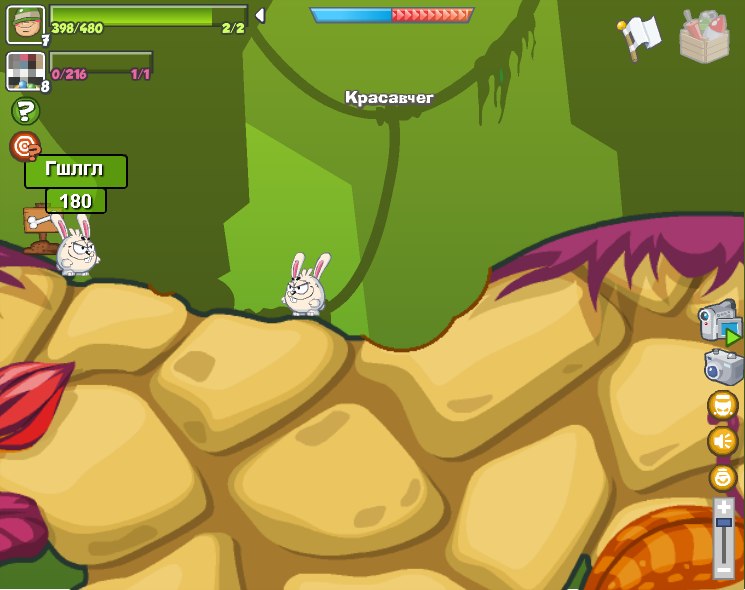Click the orange target hint icon
Viewport: 745px width, 590px height.
tap(24, 146)
